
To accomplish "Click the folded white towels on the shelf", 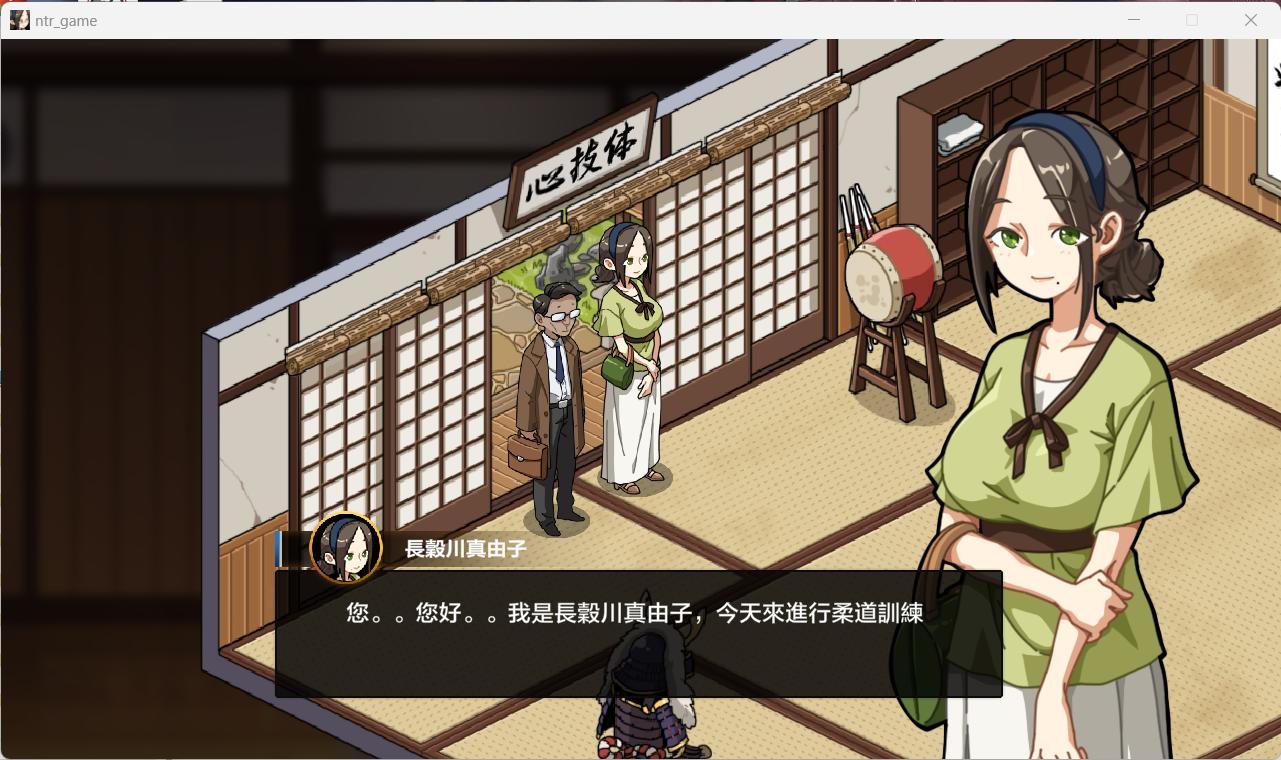I will [x=961, y=131].
